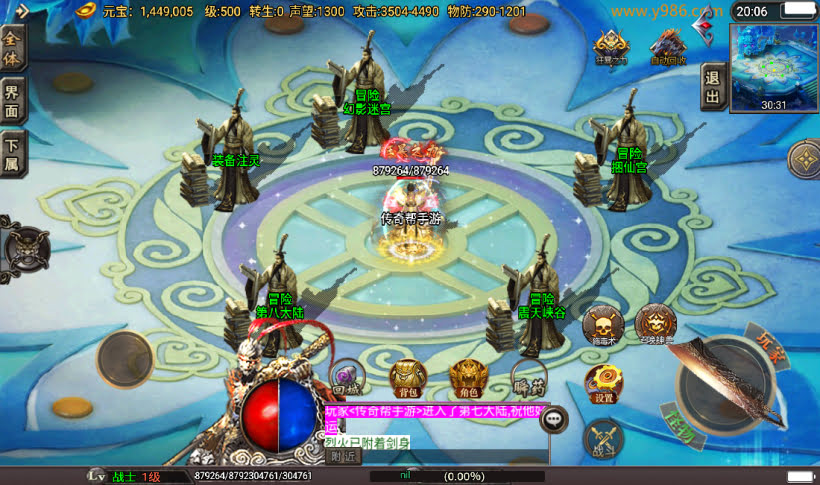Click the red gem collapse arrow

click(707, 24)
